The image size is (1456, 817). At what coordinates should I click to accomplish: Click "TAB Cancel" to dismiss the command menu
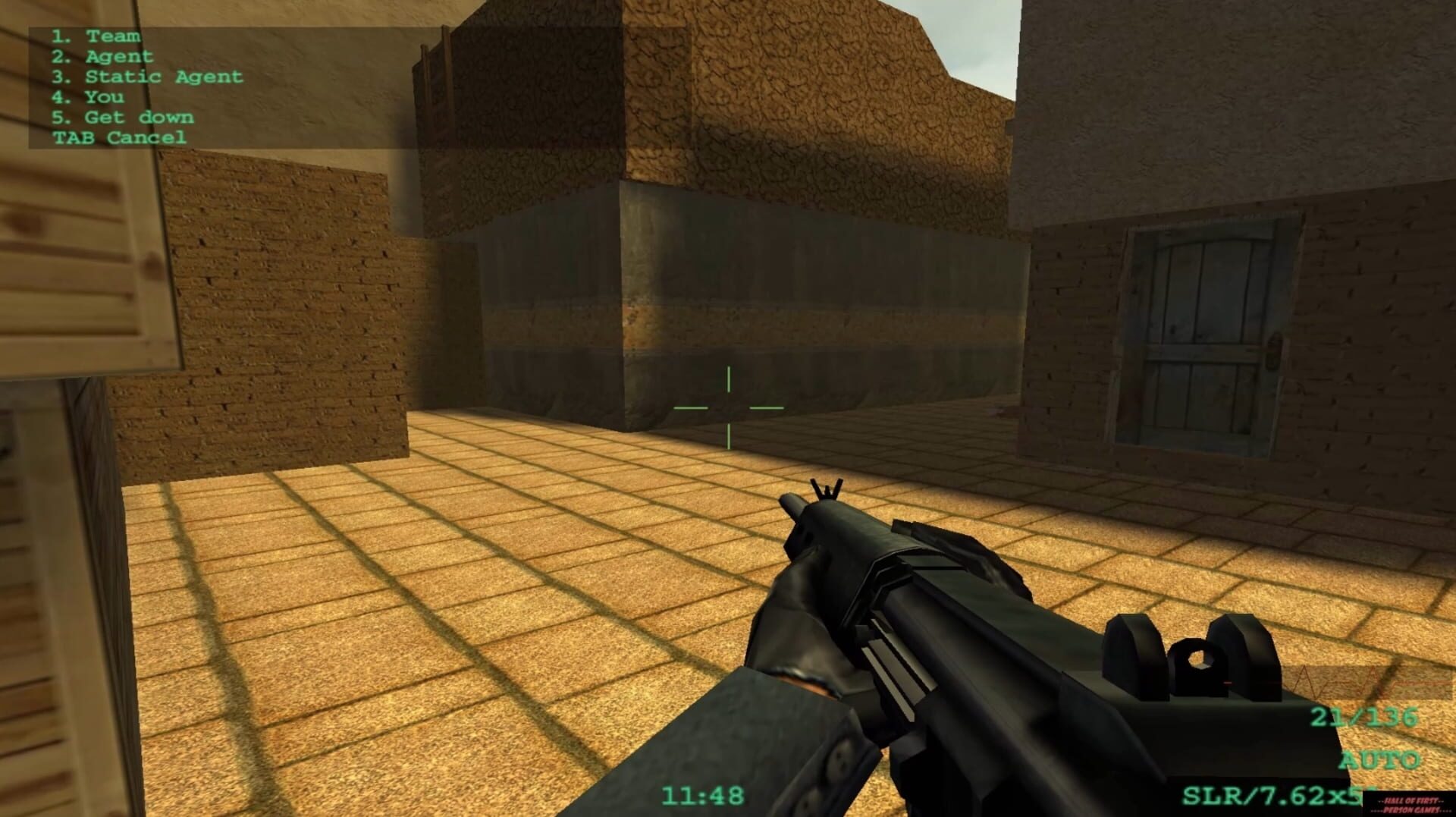click(x=118, y=137)
